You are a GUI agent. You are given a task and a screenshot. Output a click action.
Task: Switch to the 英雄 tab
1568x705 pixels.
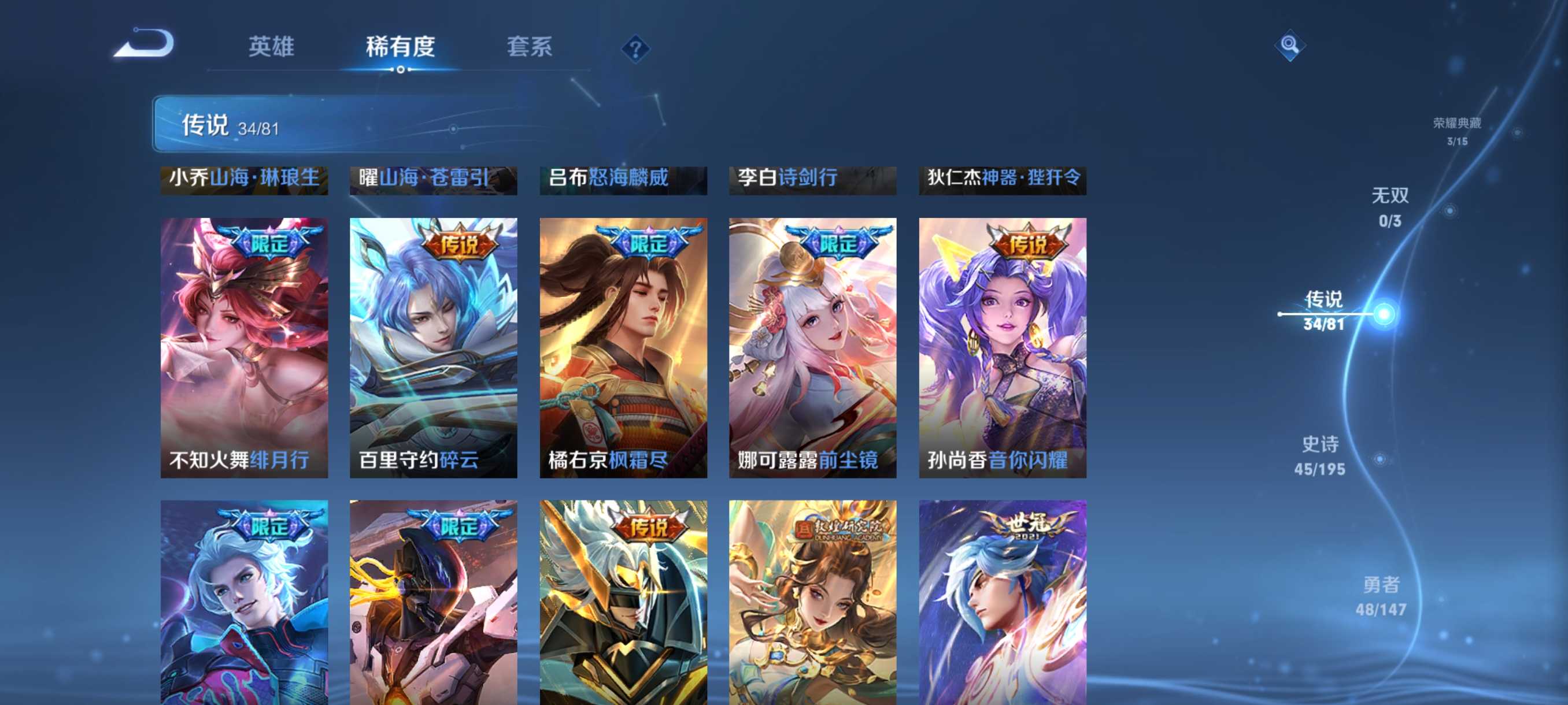click(x=272, y=47)
